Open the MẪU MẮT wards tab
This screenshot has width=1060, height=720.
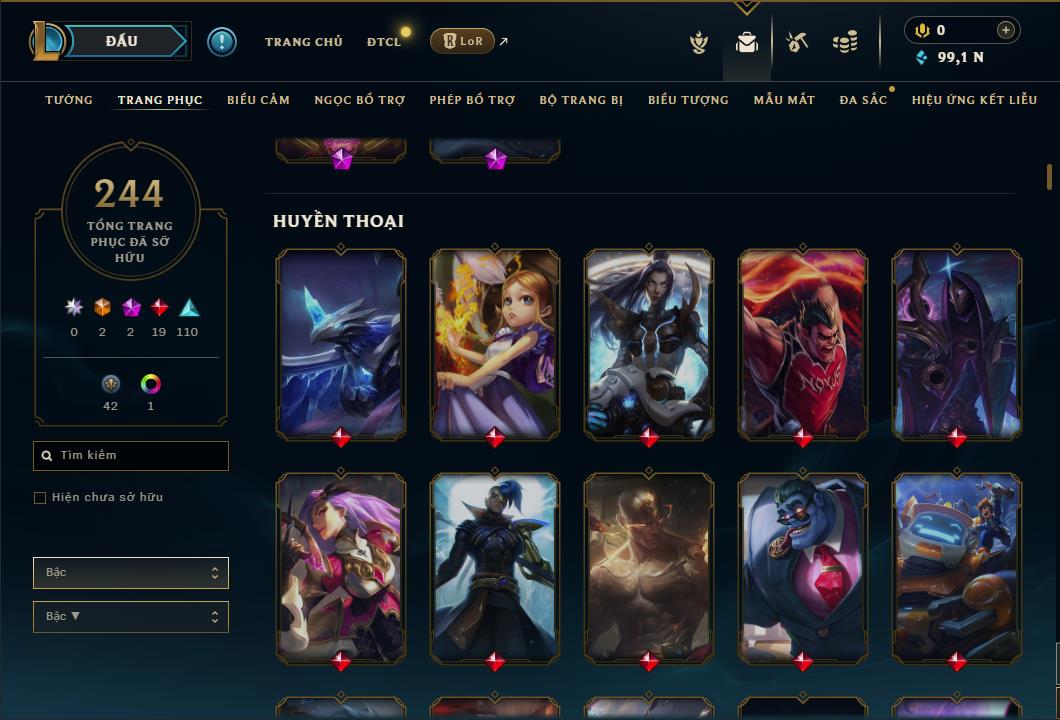784,100
